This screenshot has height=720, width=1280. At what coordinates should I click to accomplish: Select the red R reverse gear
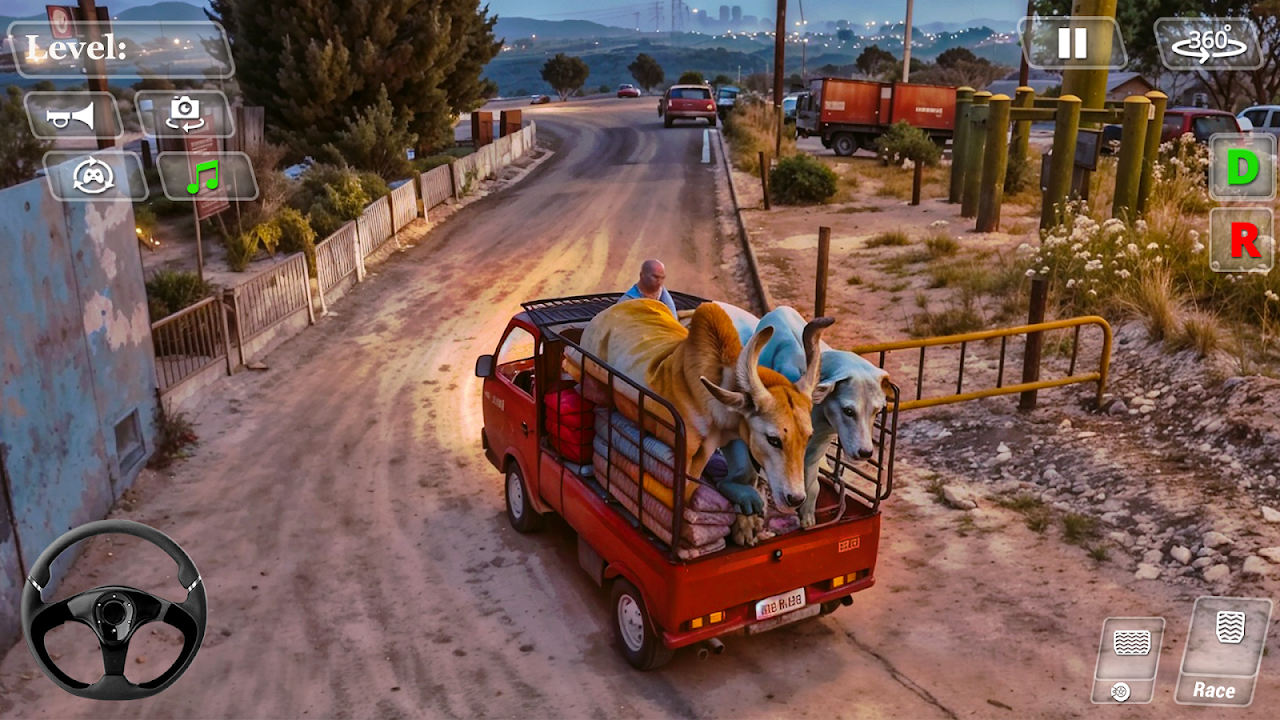[1243, 240]
